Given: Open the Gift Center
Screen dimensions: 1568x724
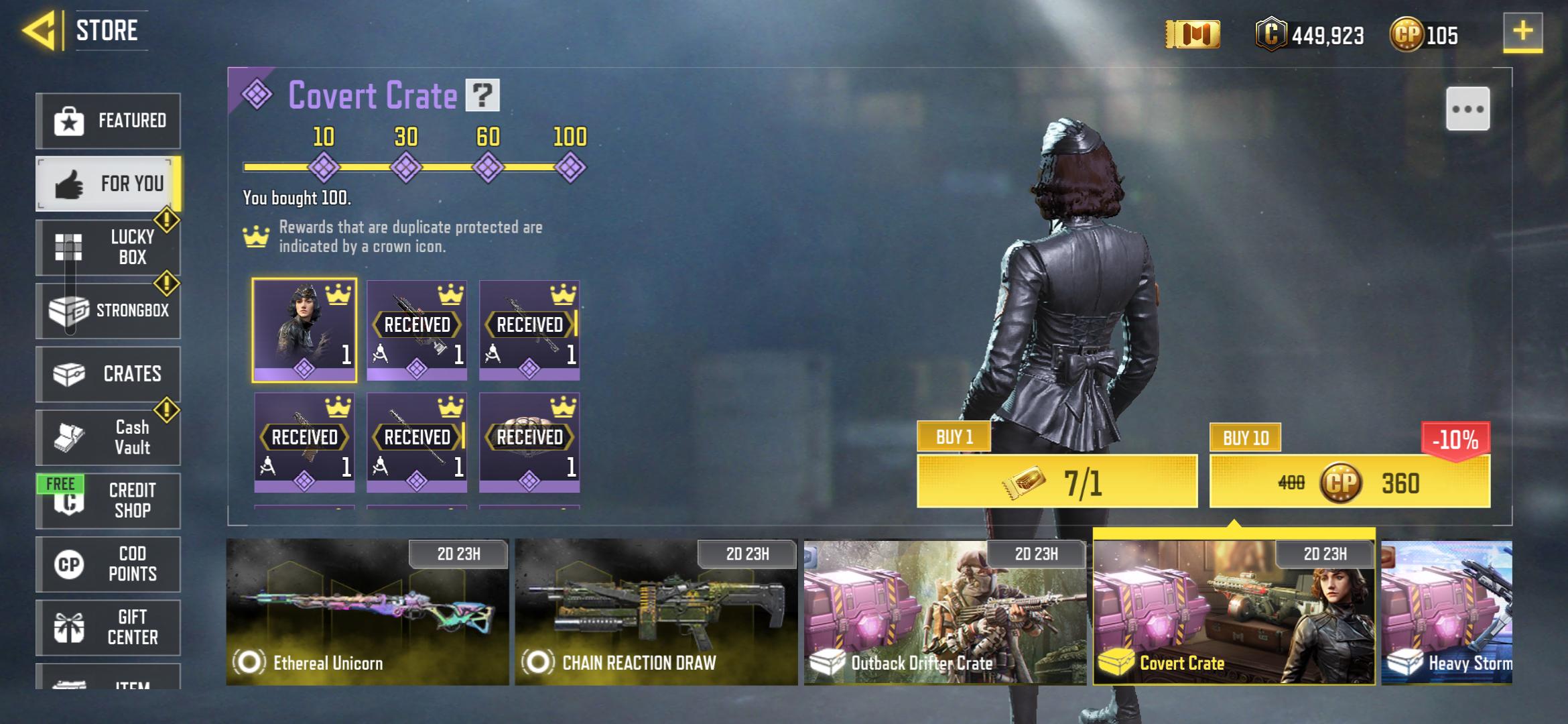Looking at the screenshot, I should (108, 627).
